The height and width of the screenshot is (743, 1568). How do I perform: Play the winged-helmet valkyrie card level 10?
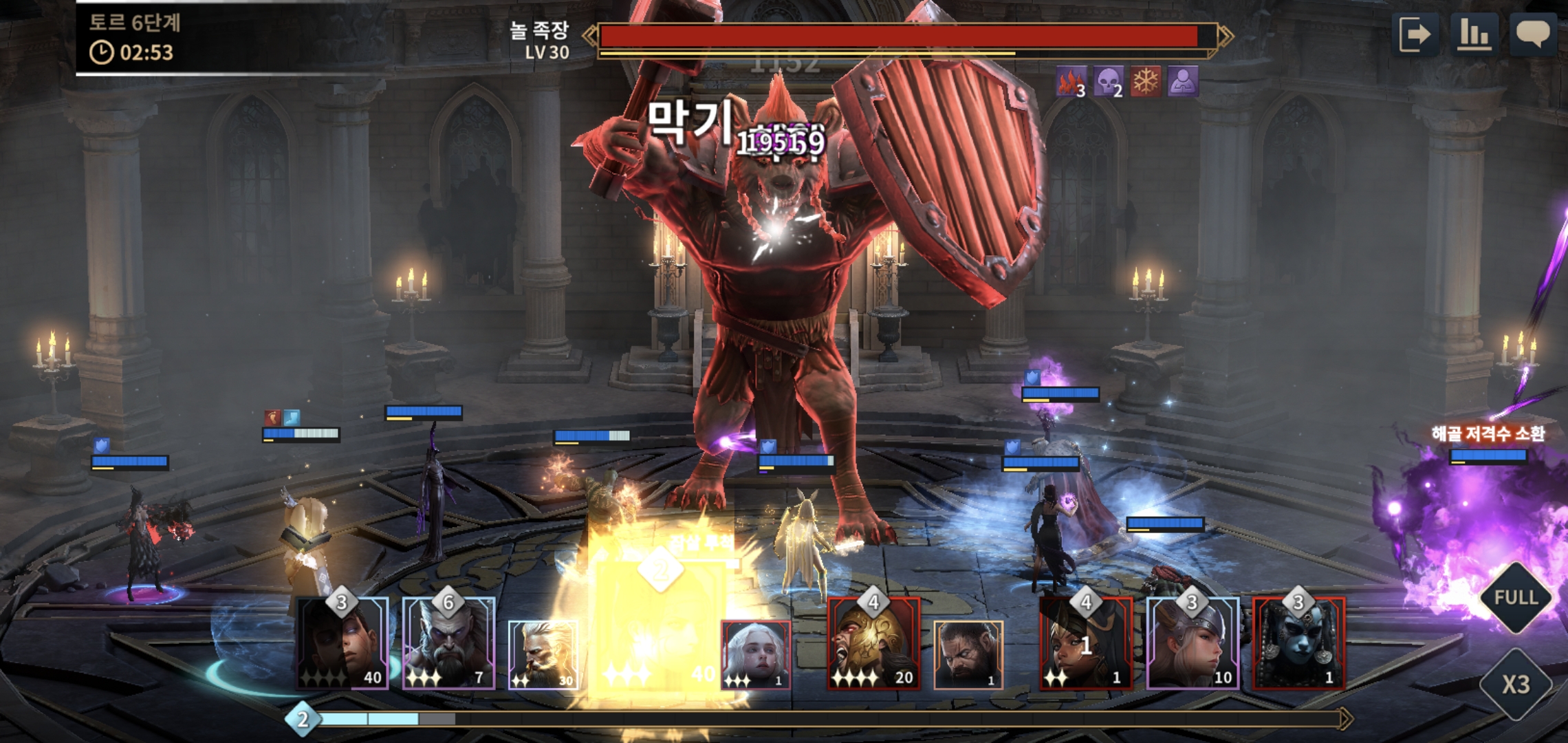(x=1193, y=644)
